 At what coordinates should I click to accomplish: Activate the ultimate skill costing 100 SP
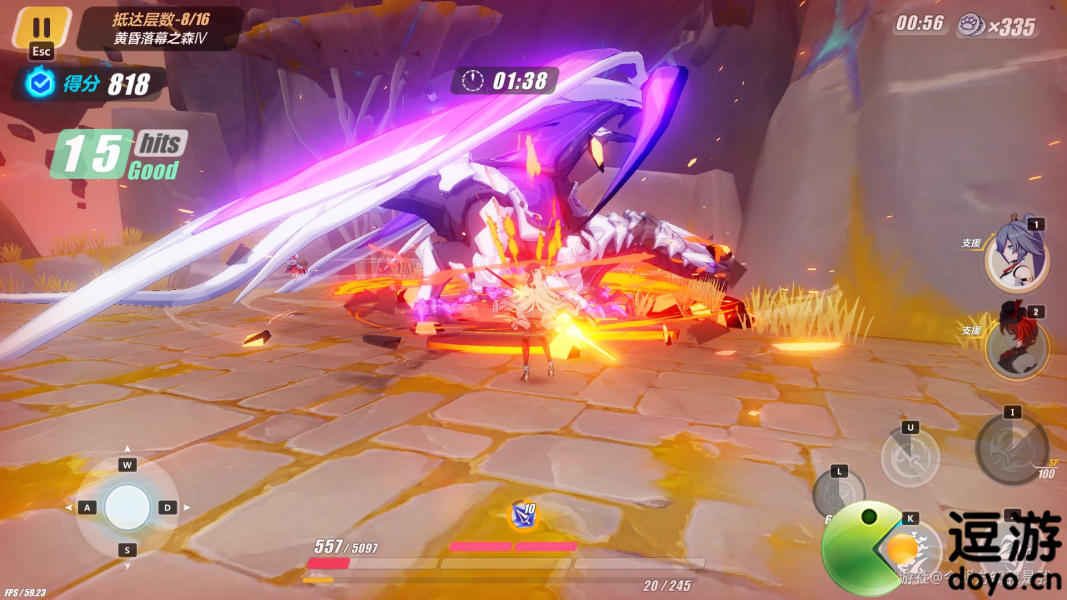pos(1012,448)
